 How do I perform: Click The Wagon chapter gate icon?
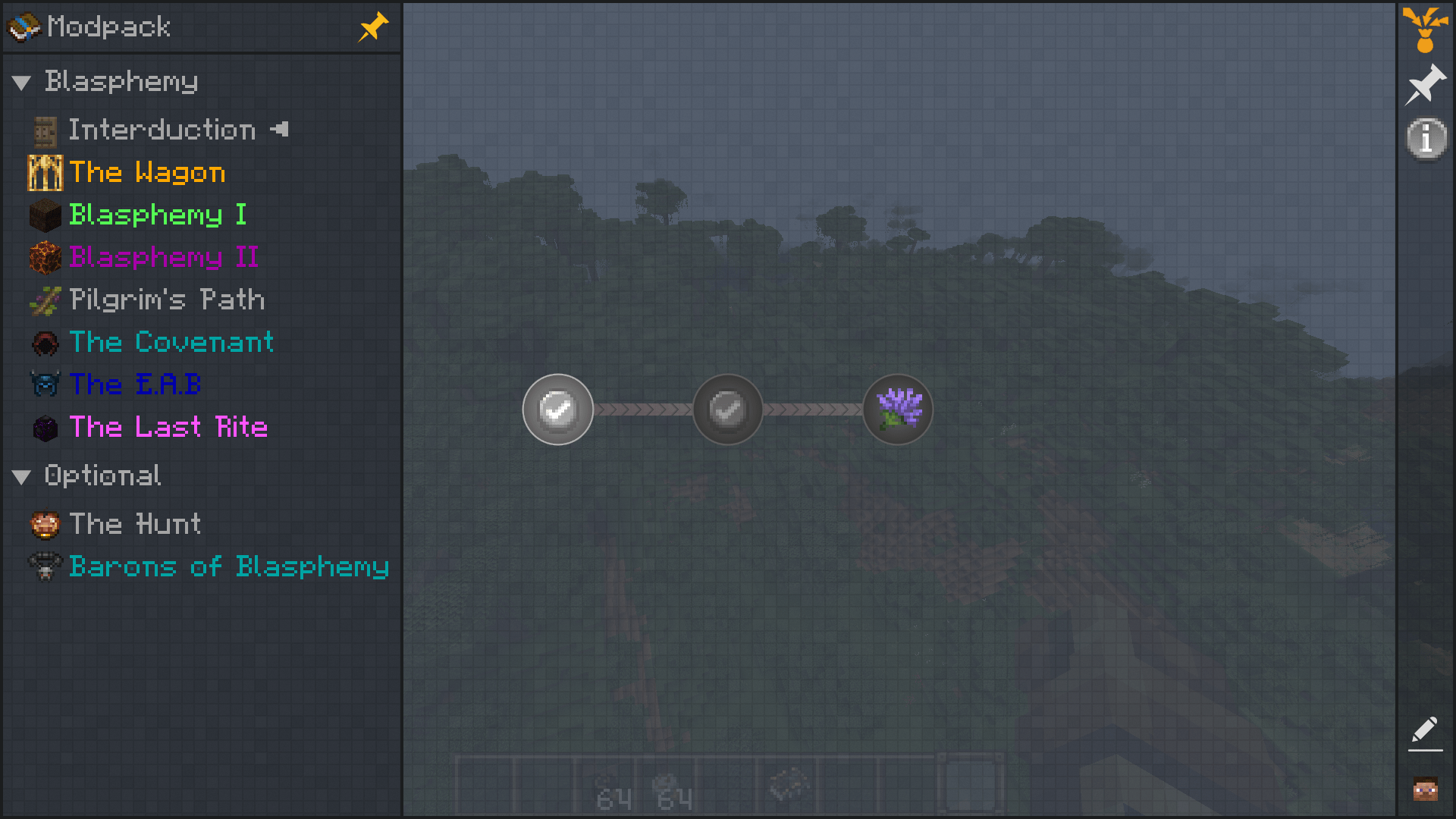pyautogui.click(x=43, y=172)
